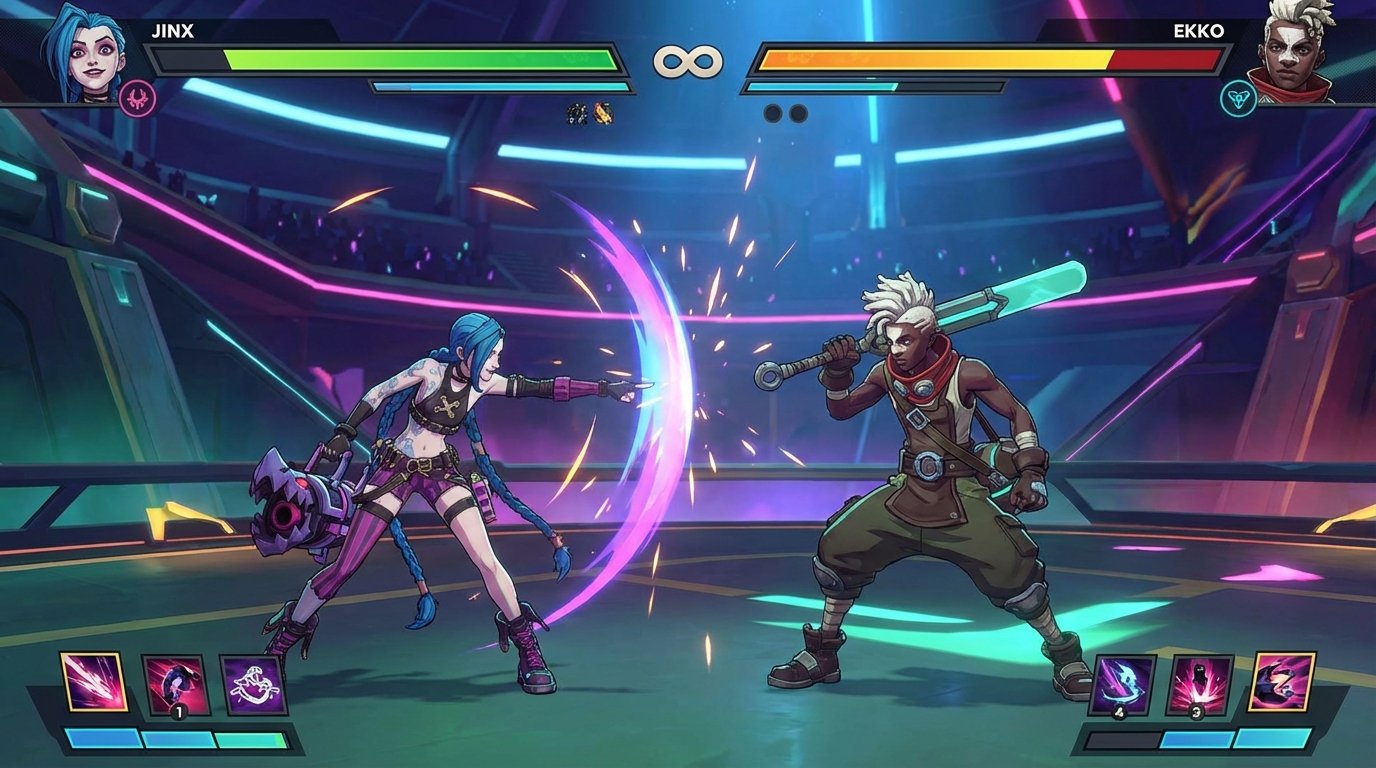Click the small buff icon under Jinx's health bar
Viewport: 1376px width, 768px height.
coord(577,113)
